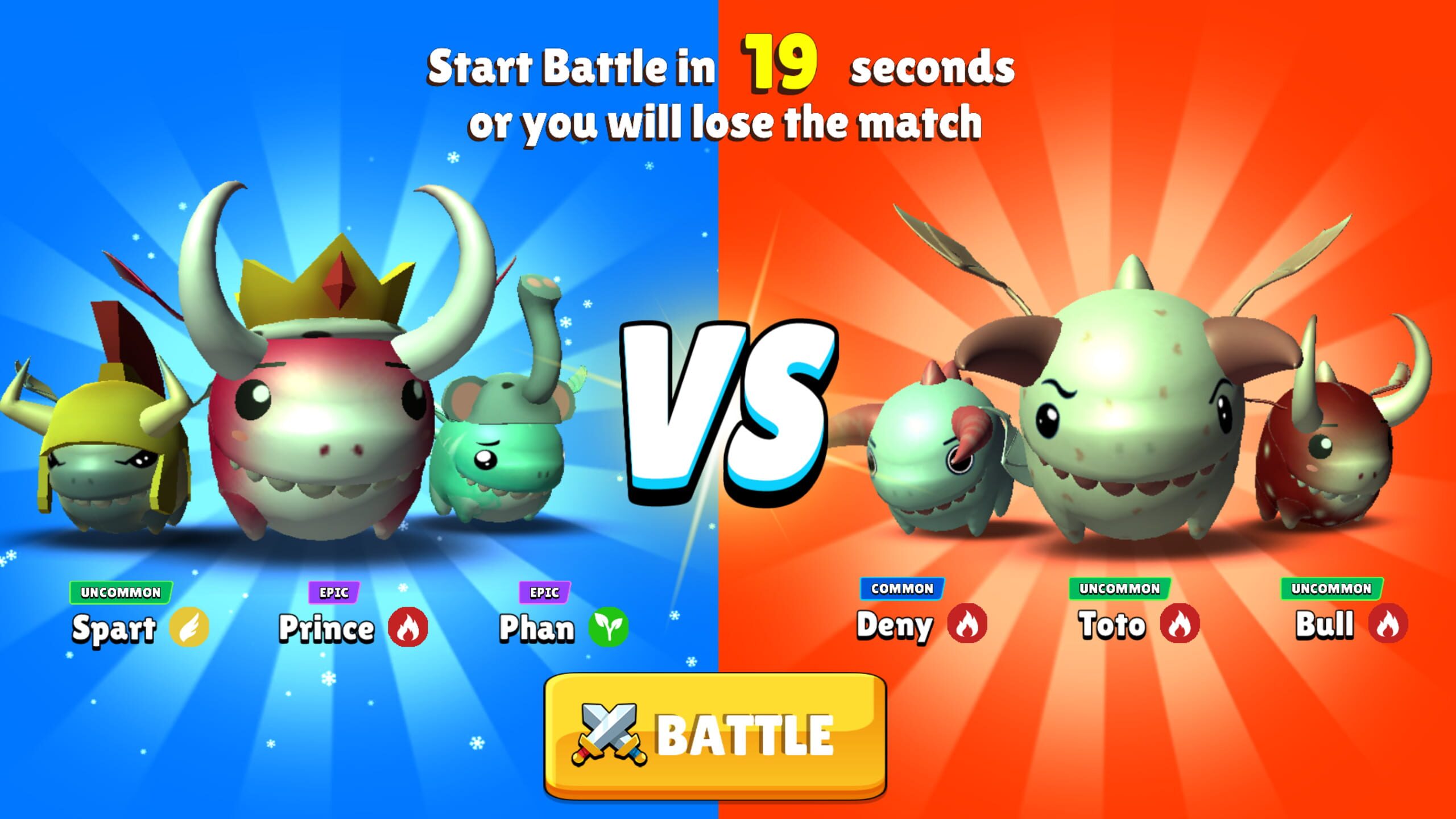Select the name label Prince

[327, 627]
